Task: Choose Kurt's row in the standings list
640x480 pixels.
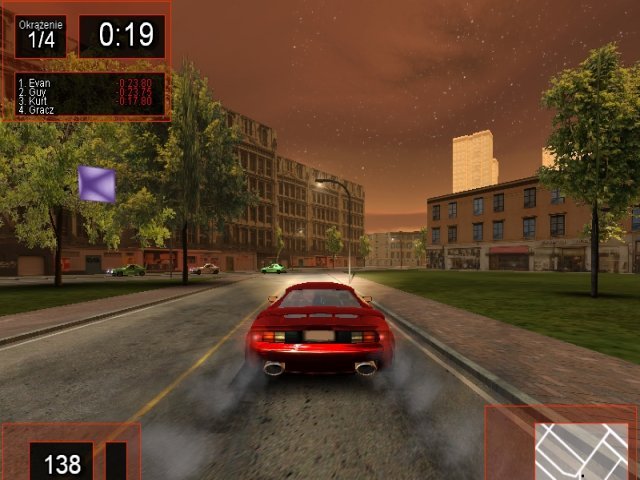Action: 40,101
